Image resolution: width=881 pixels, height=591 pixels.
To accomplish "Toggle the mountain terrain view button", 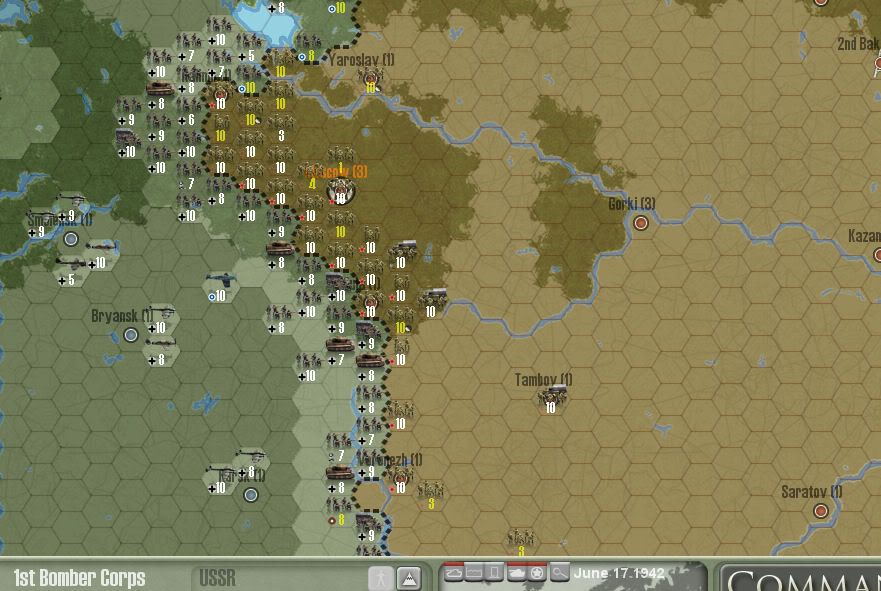I will point(408,578).
